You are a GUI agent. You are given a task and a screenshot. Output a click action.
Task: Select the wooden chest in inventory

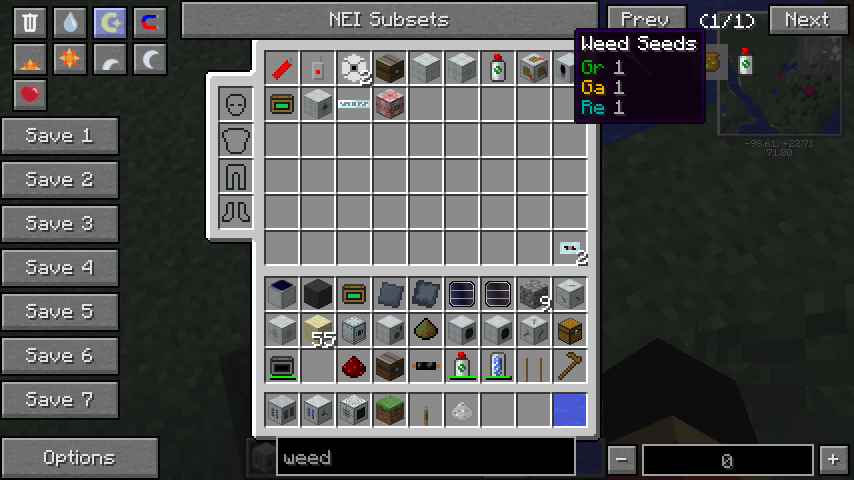[x=570, y=330]
